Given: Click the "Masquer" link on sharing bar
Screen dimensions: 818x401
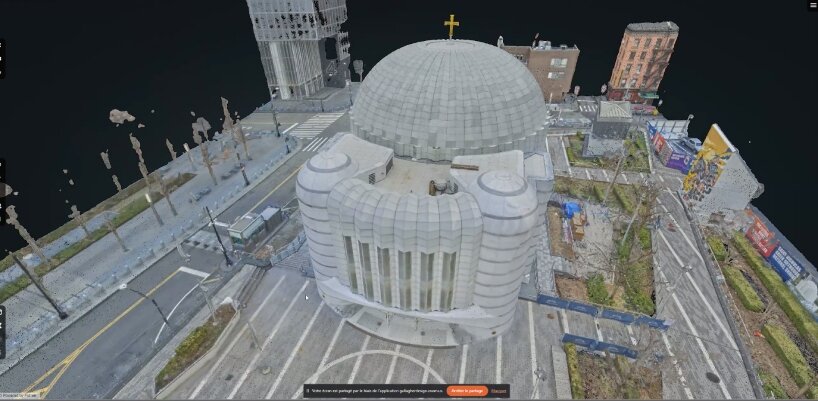Looking at the screenshot, I should pos(499,390).
